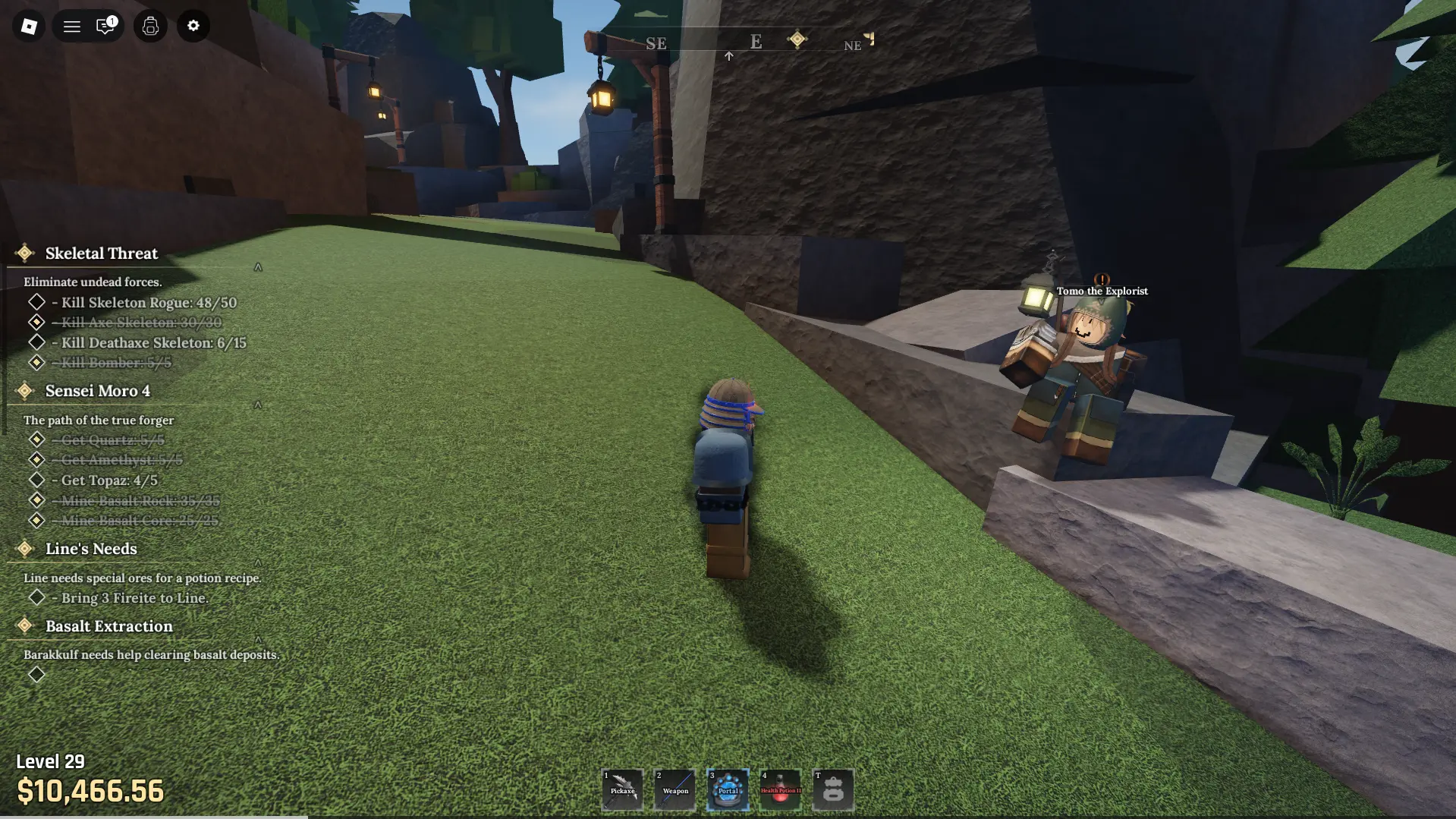Collapse the Skeletal Threat quest entry
1456x819 pixels.
(257, 266)
